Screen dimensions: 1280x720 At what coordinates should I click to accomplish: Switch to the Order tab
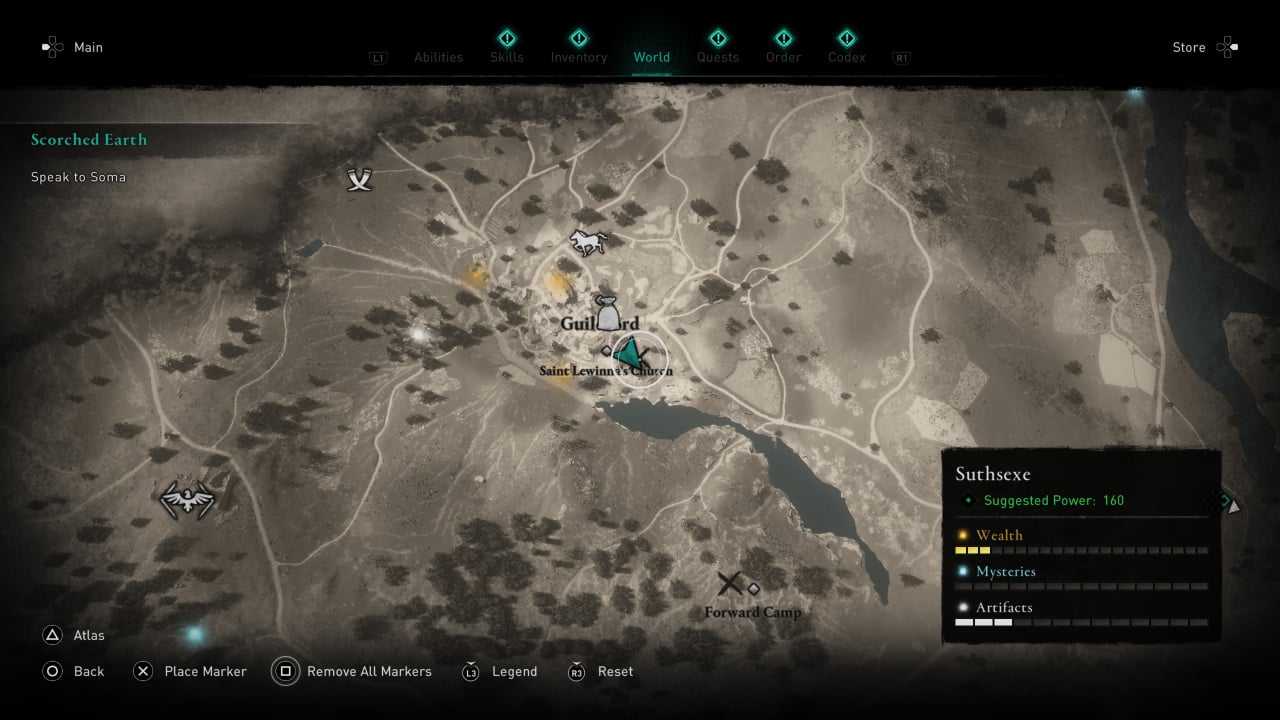coord(783,57)
